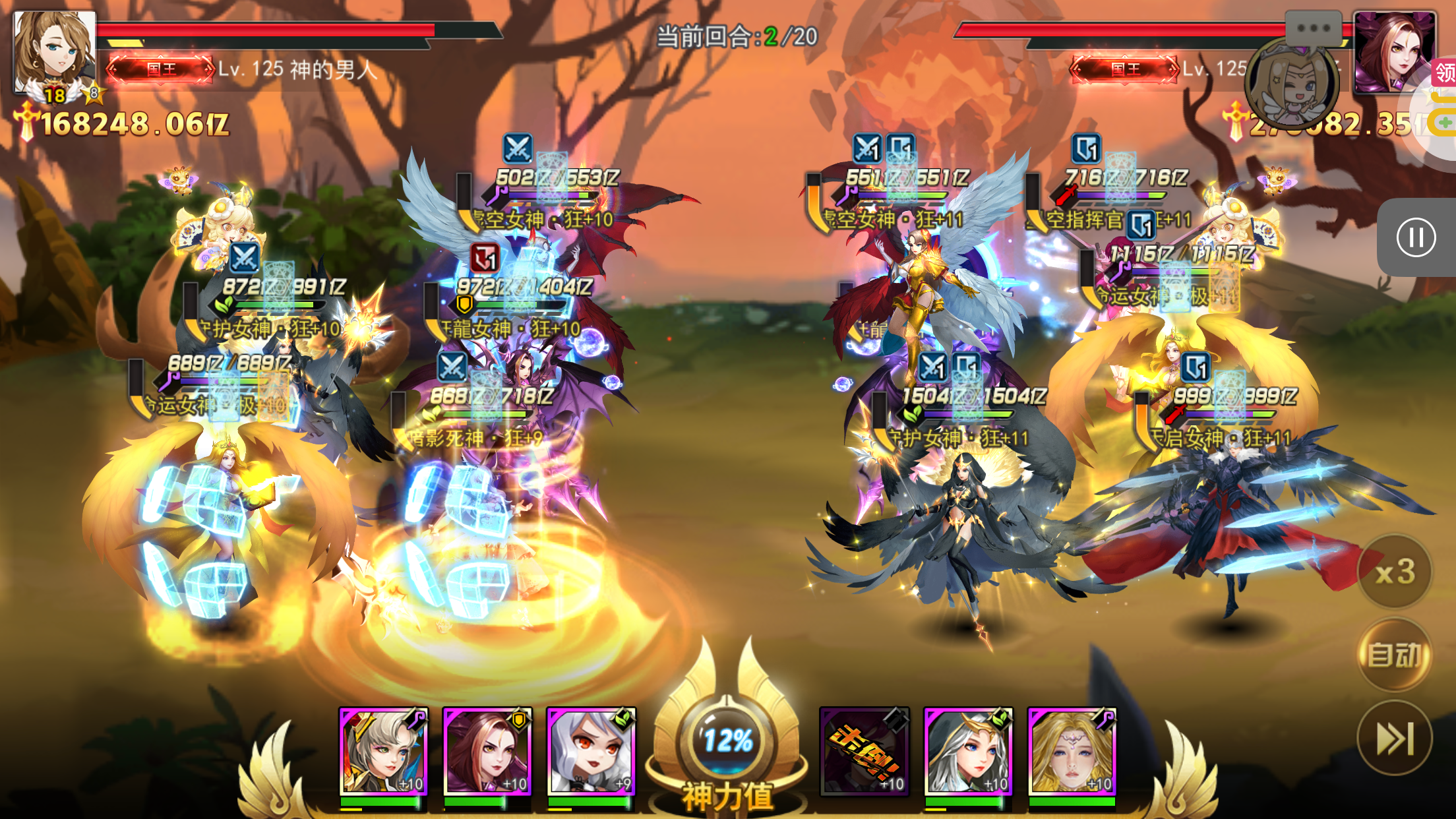The width and height of the screenshot is (1456, 819).
Task: Skip the battle with fast-forward button
Action: pyautogui.click(x=1395, y=738)
